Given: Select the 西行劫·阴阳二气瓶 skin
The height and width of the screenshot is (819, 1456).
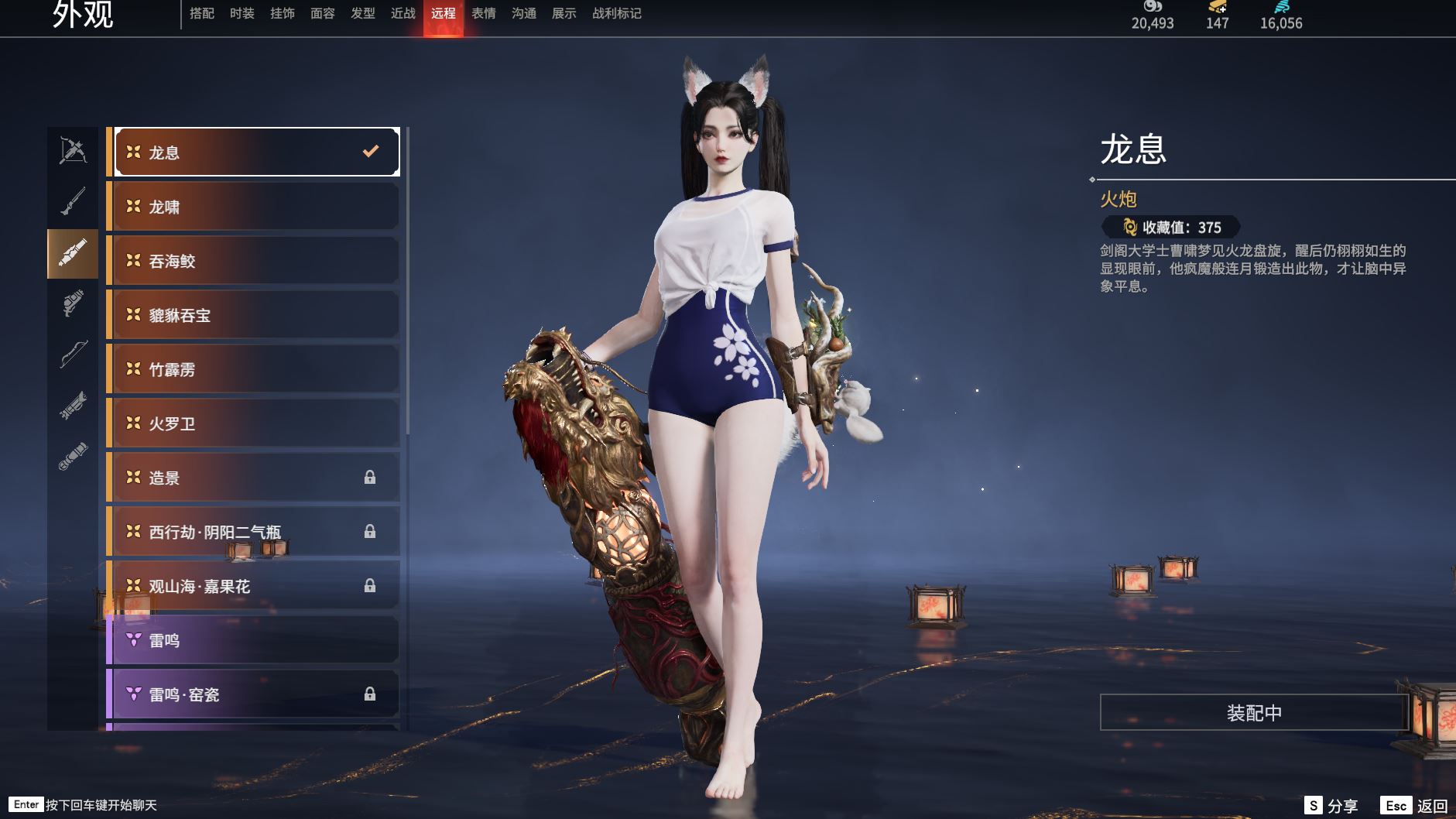Looking at the screenshot, I should coord(255,532).
